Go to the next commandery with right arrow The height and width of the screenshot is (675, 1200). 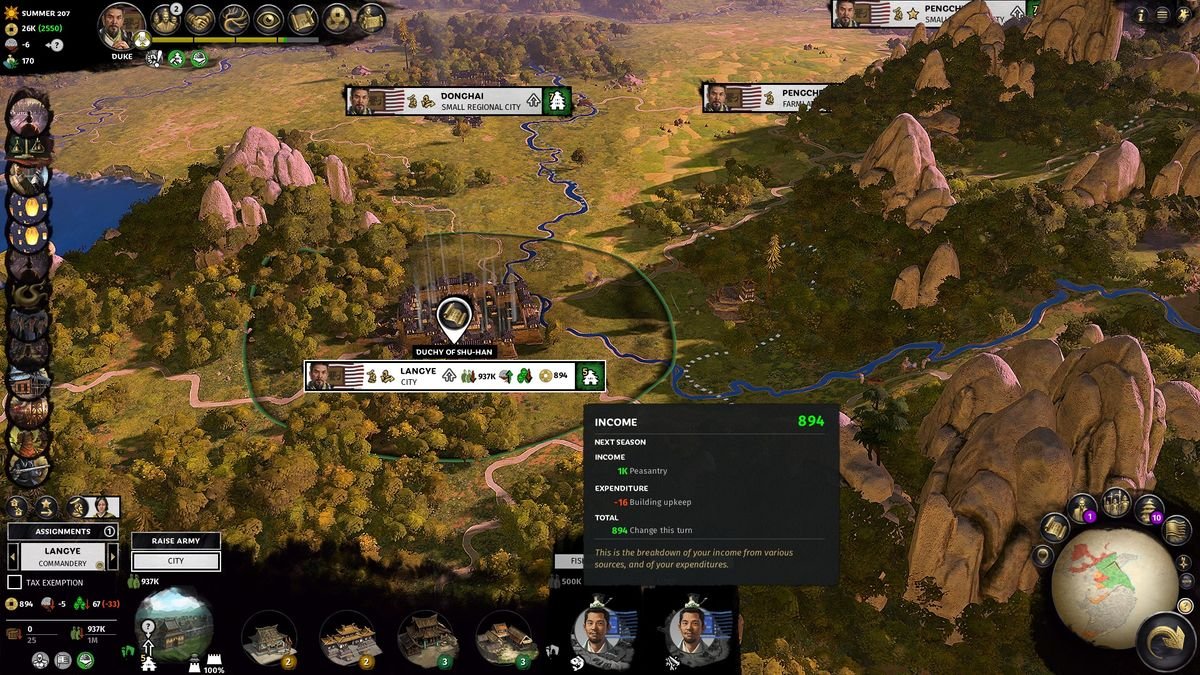[x=113, y=557]
